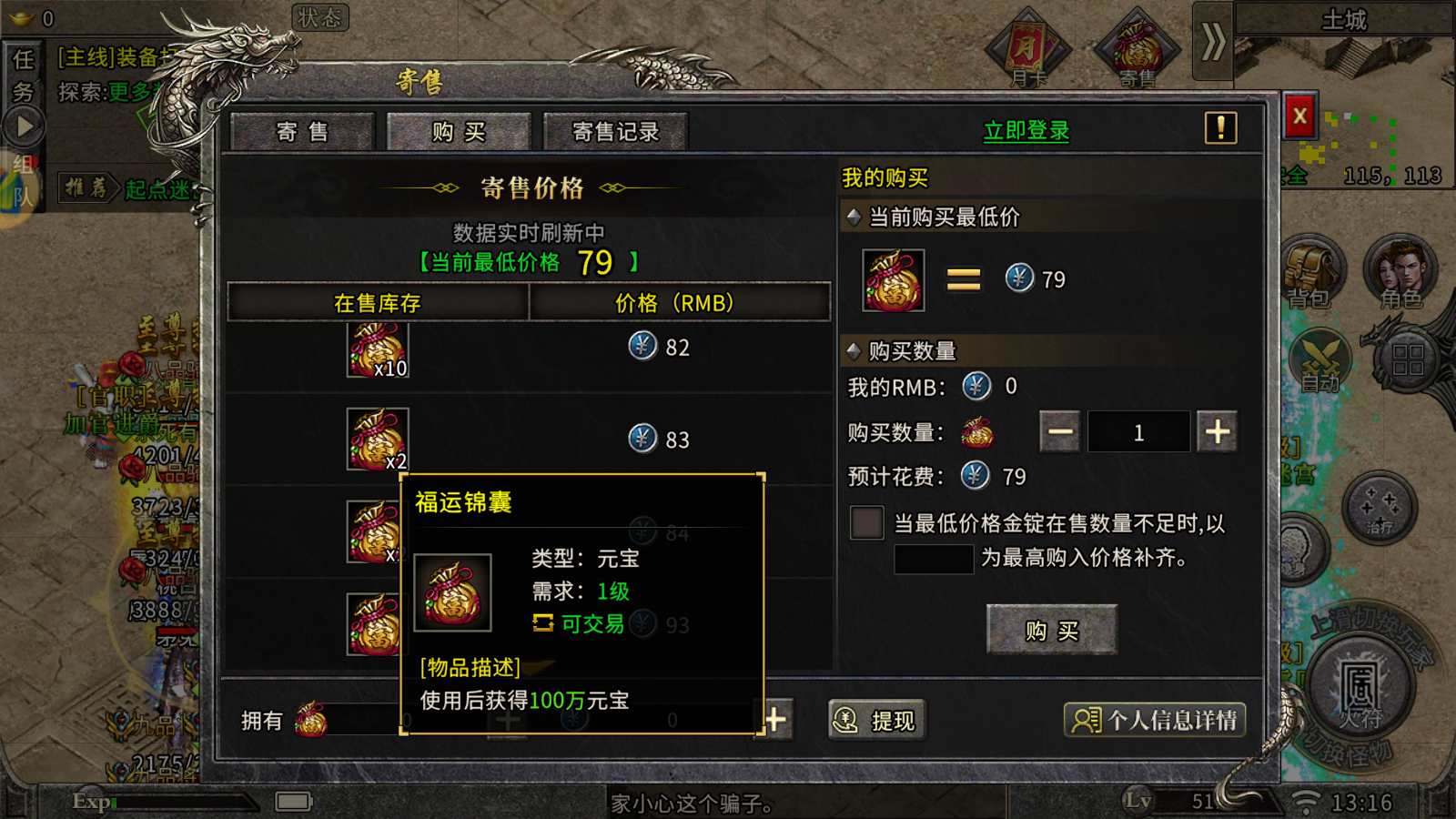Image resolution: width=1456 pixels, height=819 pixels.
Task: Collapse the 购买数量 section
Action: 854,349
